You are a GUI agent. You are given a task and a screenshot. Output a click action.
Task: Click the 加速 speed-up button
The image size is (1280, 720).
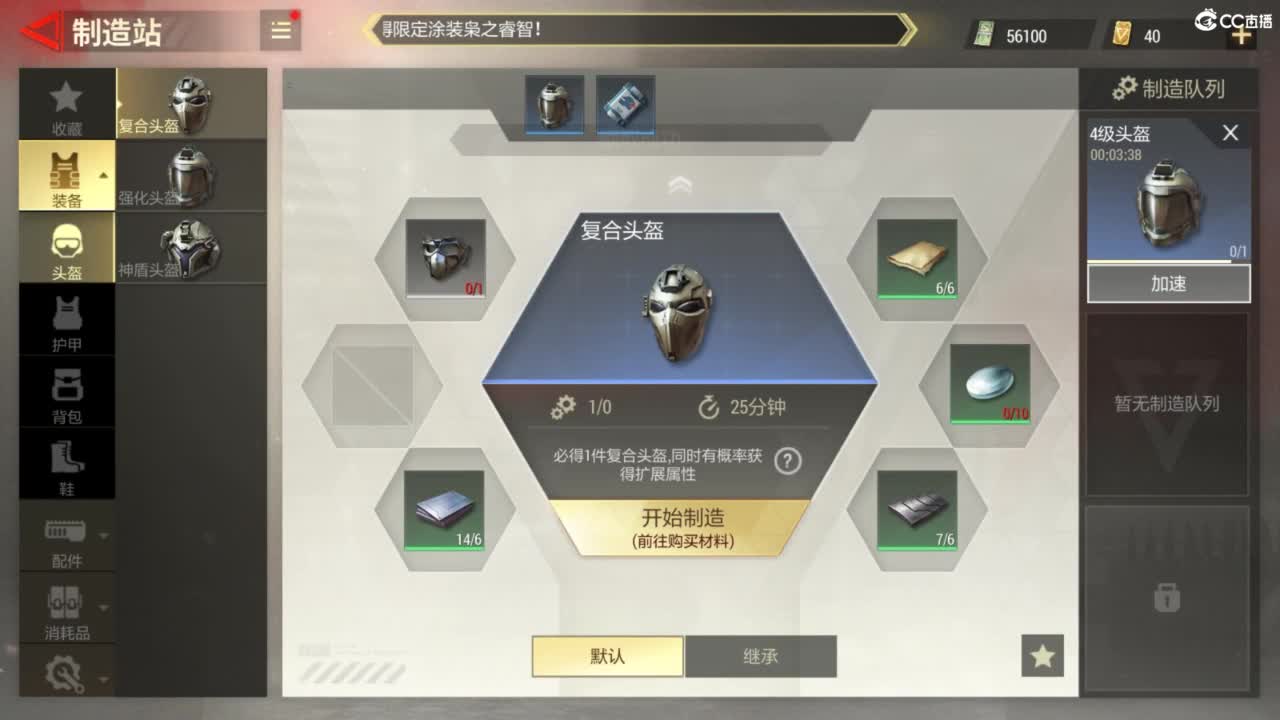tap(1168, 283)
